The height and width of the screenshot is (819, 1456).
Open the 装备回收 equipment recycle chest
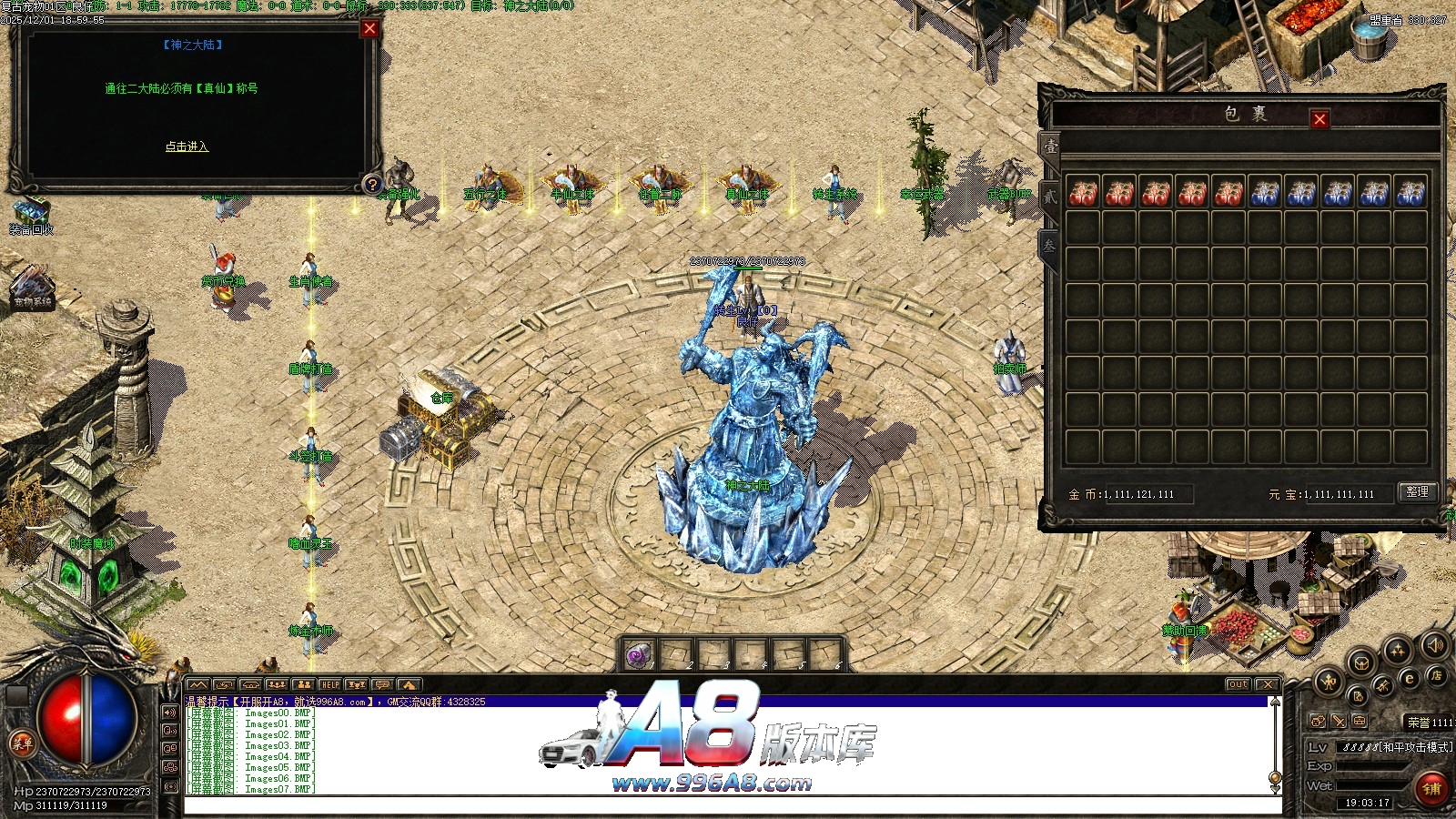point(30,214)
